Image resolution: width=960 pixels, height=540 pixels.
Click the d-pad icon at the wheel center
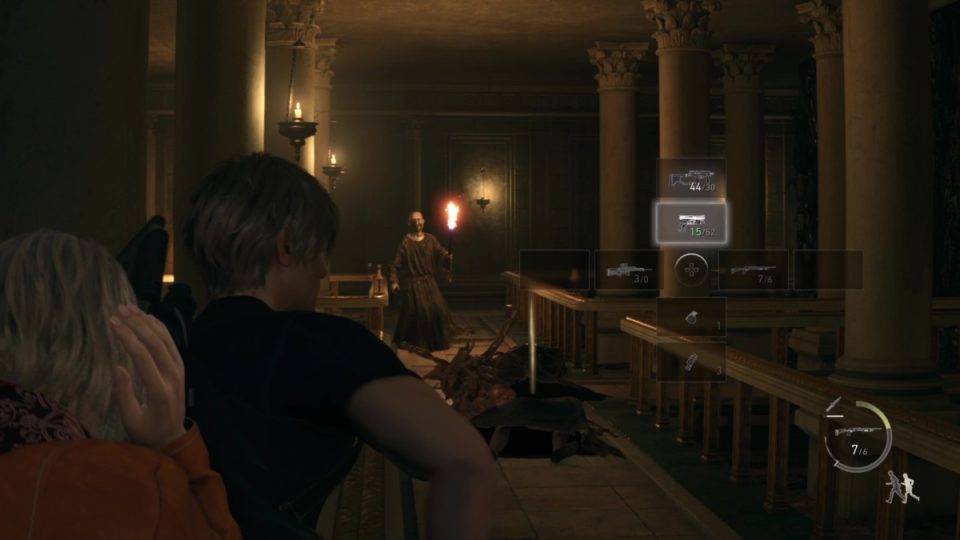690,269
